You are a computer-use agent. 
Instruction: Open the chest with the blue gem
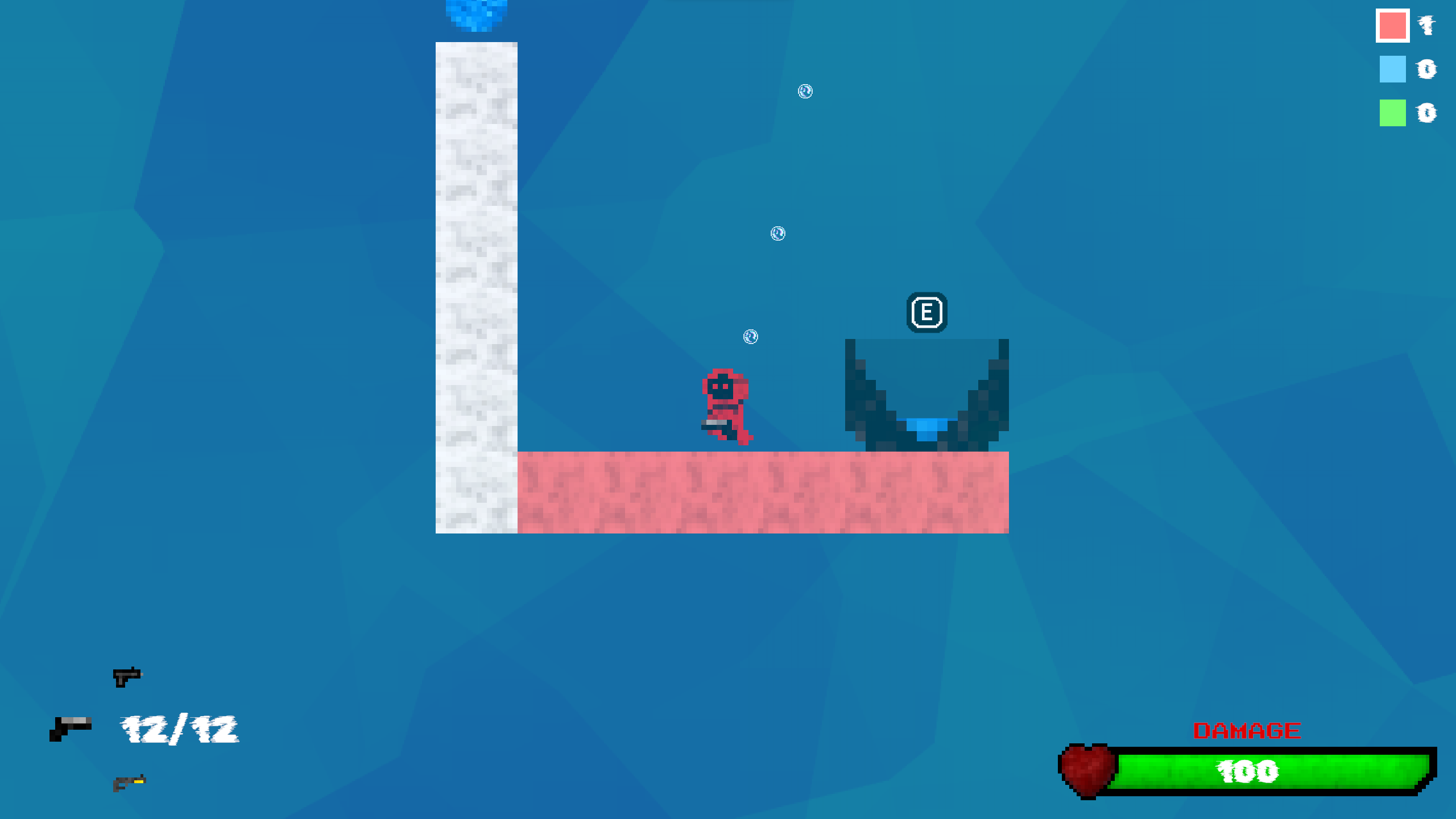pyautogui.click(x=927, y=398)
